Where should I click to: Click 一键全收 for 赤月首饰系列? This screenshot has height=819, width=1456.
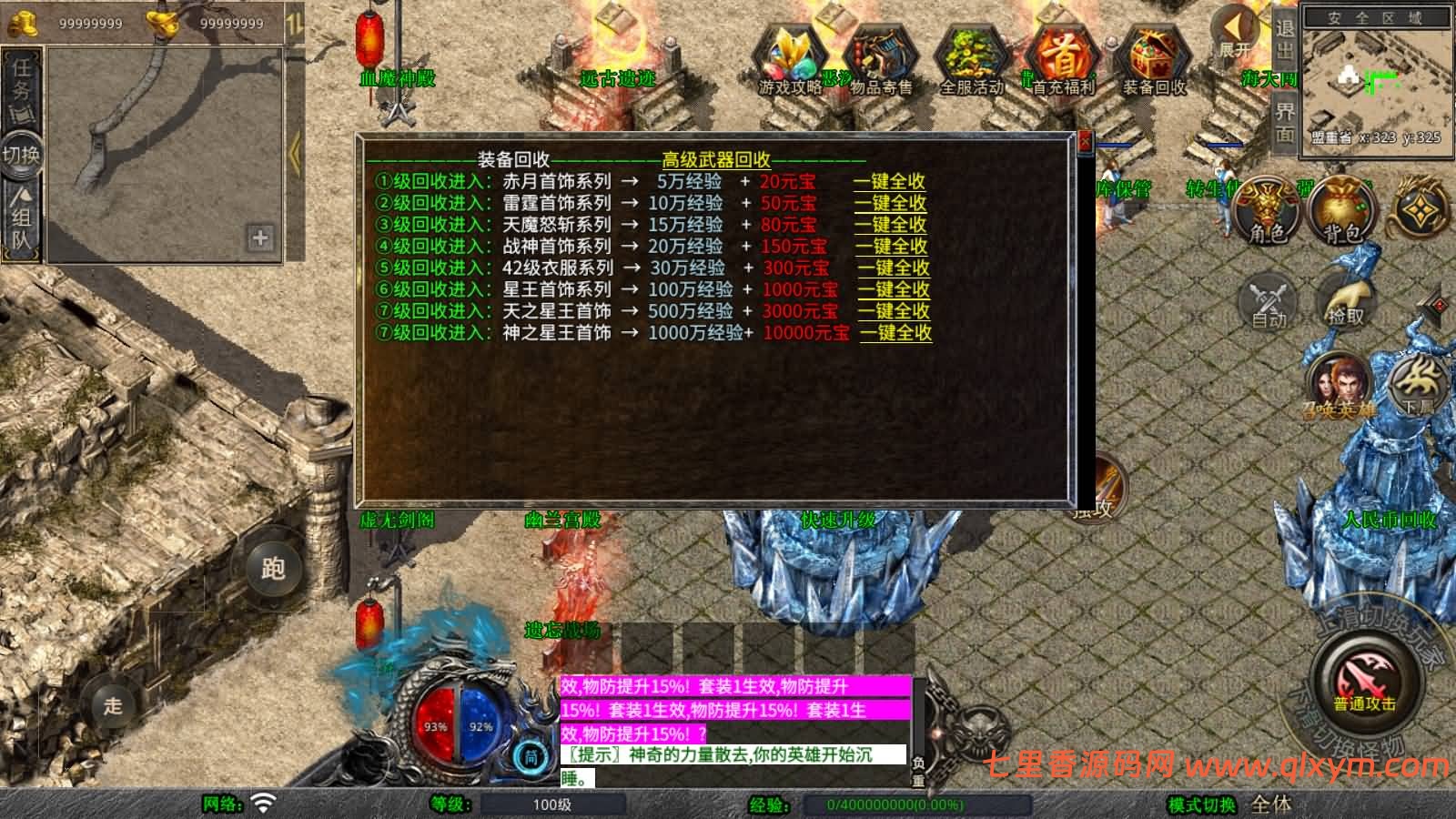tap(889, 181)
